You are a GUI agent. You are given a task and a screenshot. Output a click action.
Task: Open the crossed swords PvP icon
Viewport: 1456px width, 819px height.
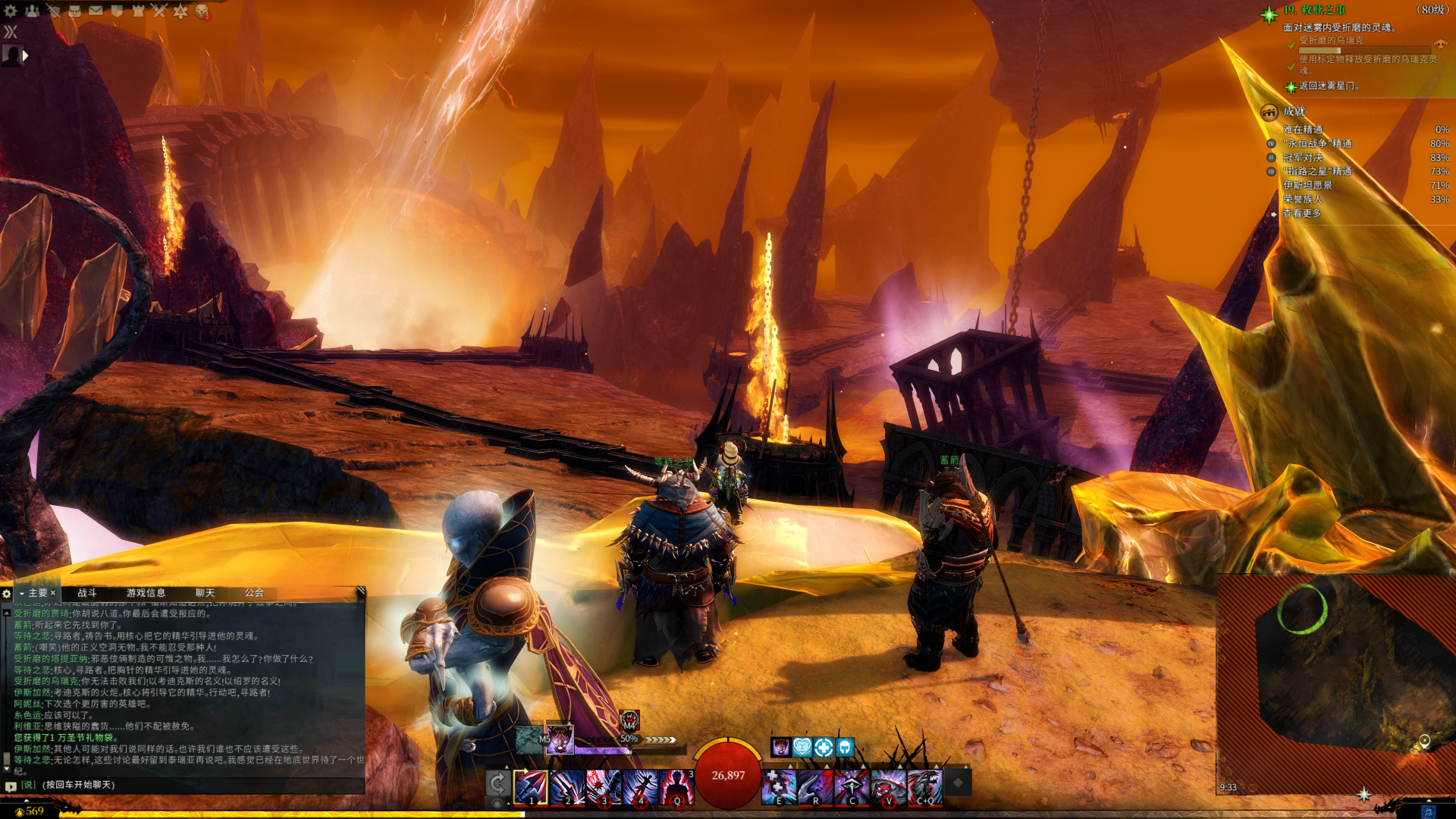(159, 11)
